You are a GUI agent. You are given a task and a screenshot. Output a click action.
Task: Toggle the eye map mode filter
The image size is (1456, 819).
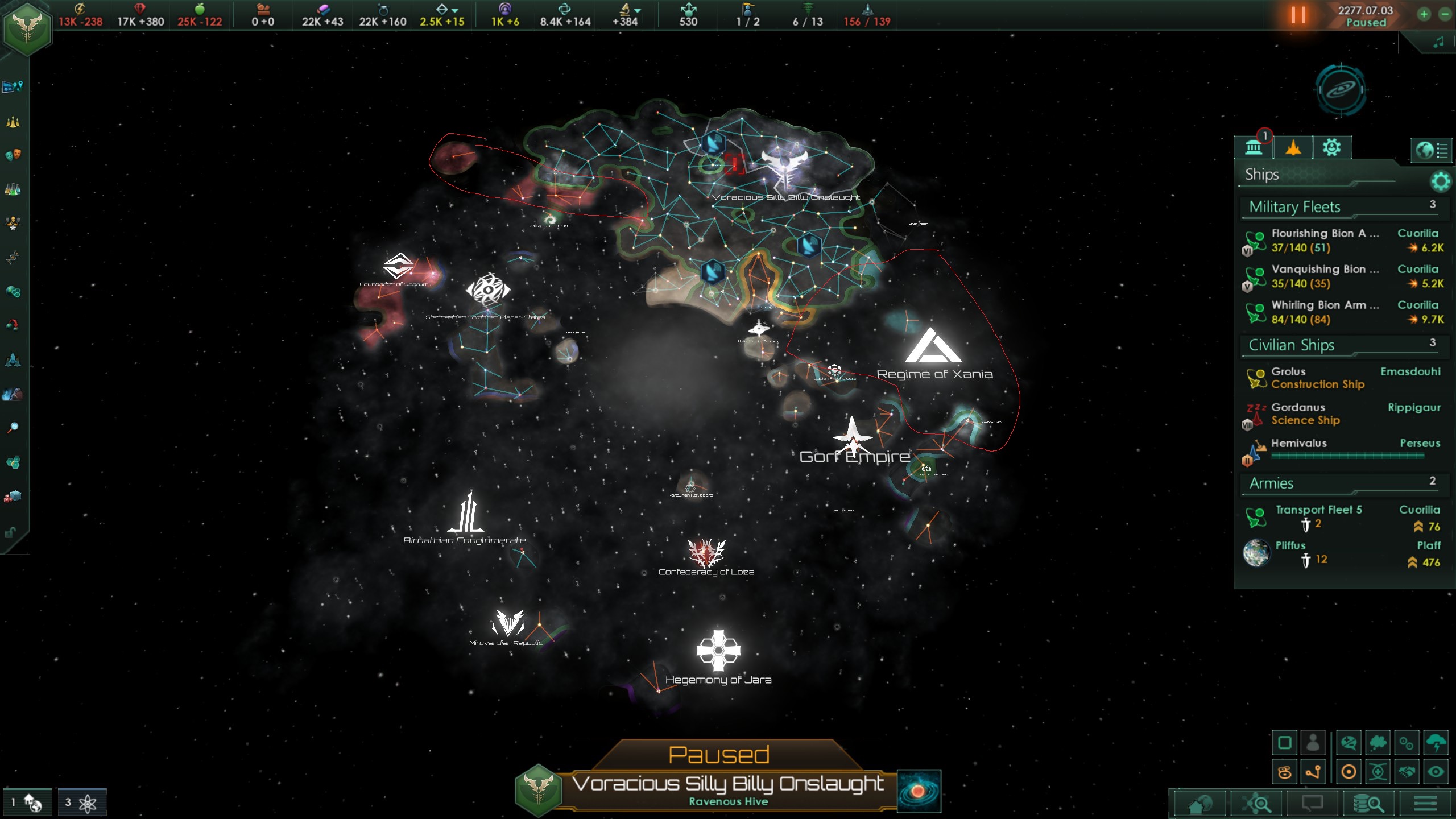pos(1436,772)
